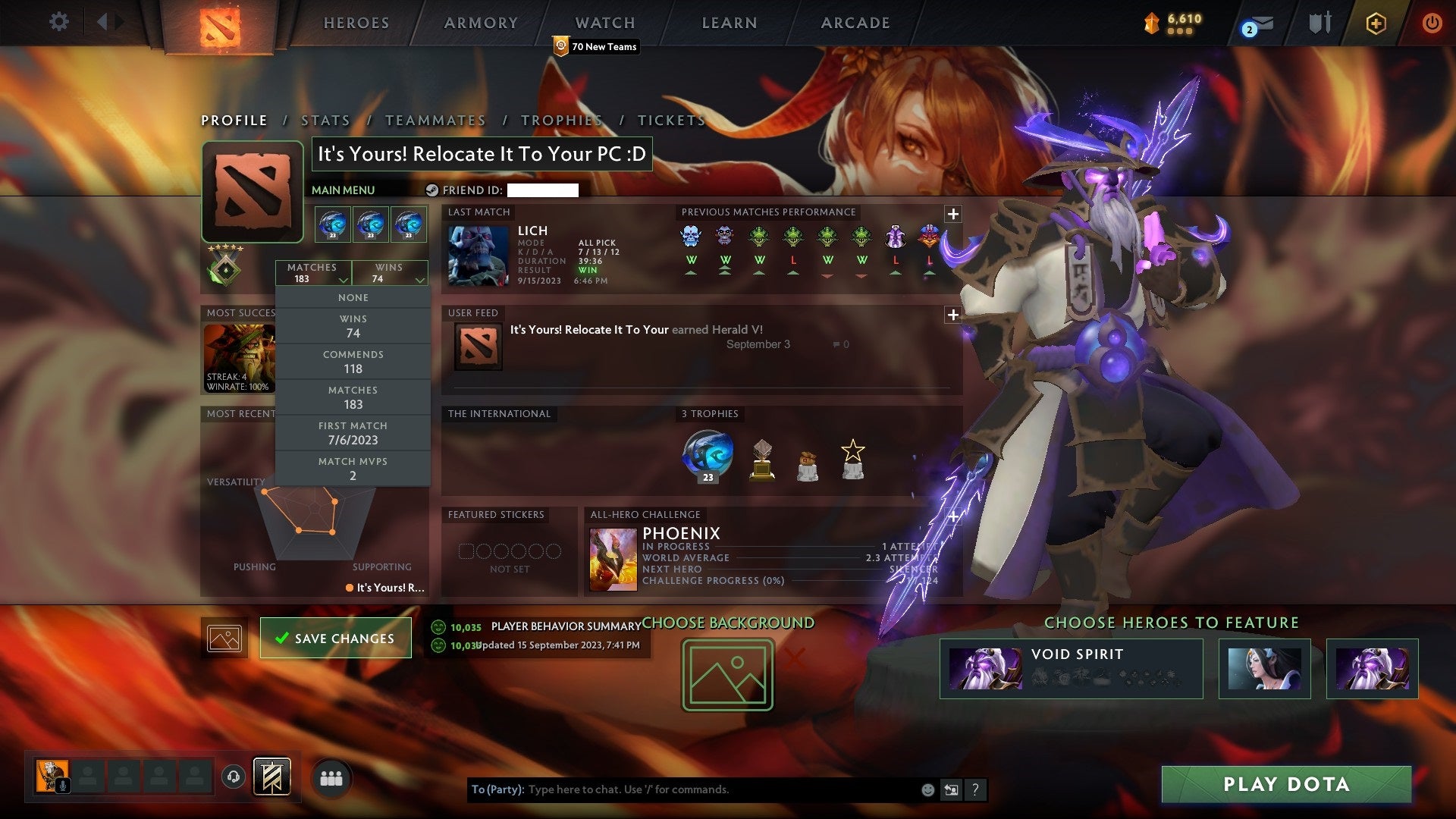This screenshot has height=819, width=1456.
Task: Switch to the STATS tab
Action: click(x=324, y=120)
